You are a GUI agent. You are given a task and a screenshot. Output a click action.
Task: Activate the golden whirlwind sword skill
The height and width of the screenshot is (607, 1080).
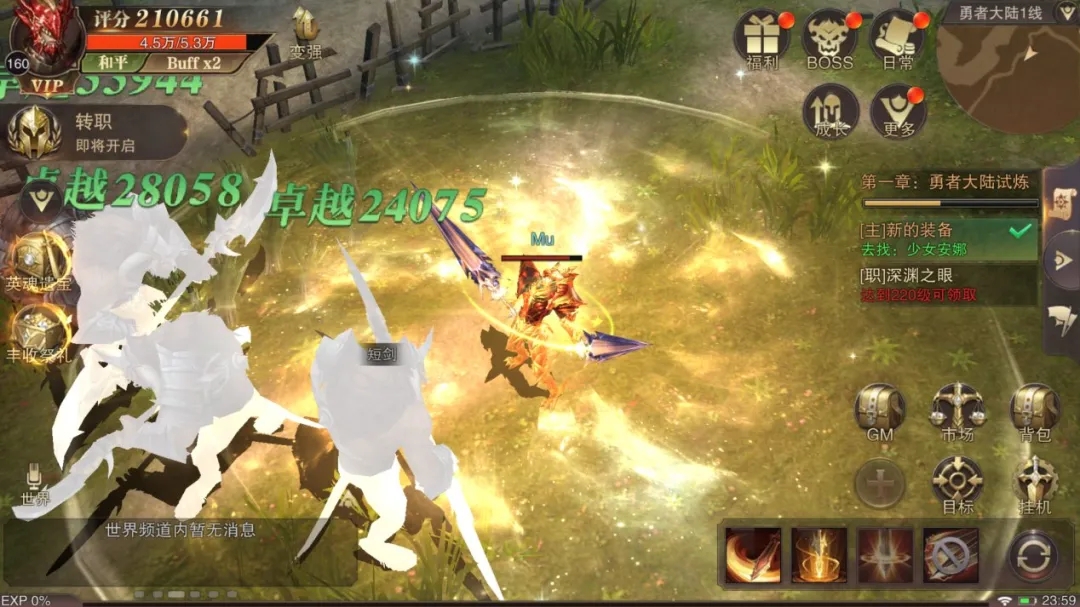(819, 555)
